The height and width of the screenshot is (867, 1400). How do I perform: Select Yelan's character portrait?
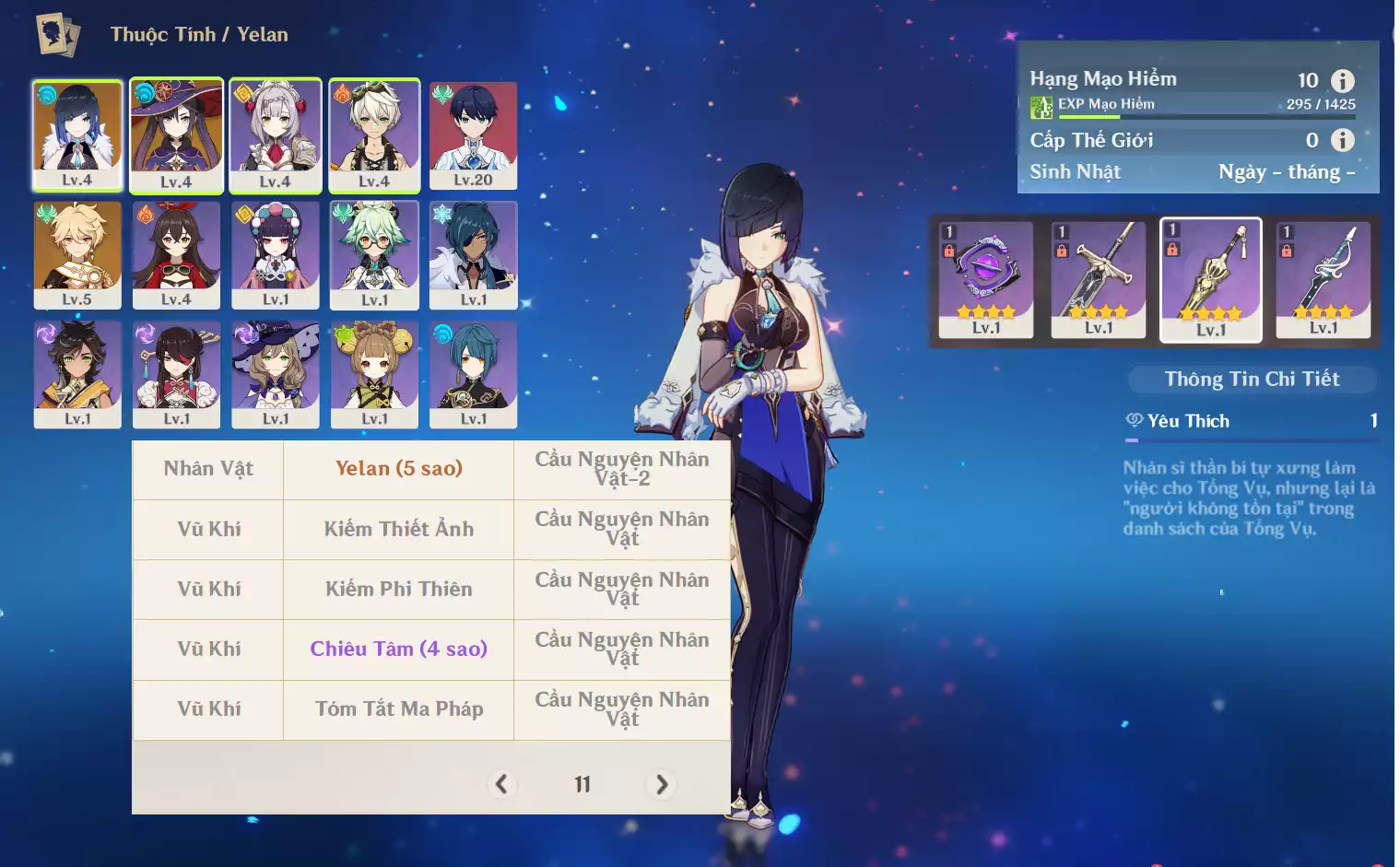pyautogui.click(x=77, y=135)
